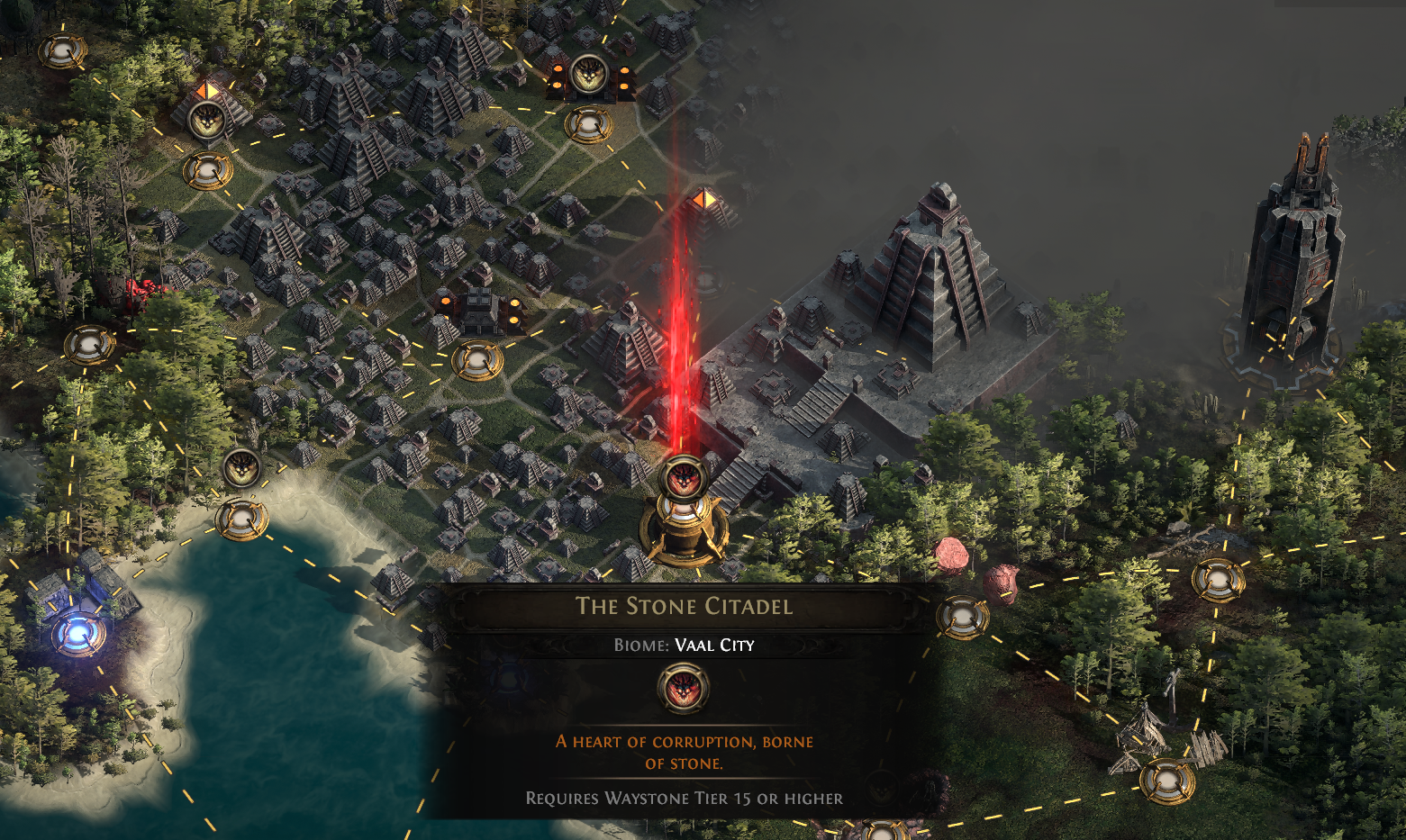The height and width of the screenshot is (840, 1406).
Task: Select the red boss icon atop the Citadel pedestal
Action: pos(683,476)
